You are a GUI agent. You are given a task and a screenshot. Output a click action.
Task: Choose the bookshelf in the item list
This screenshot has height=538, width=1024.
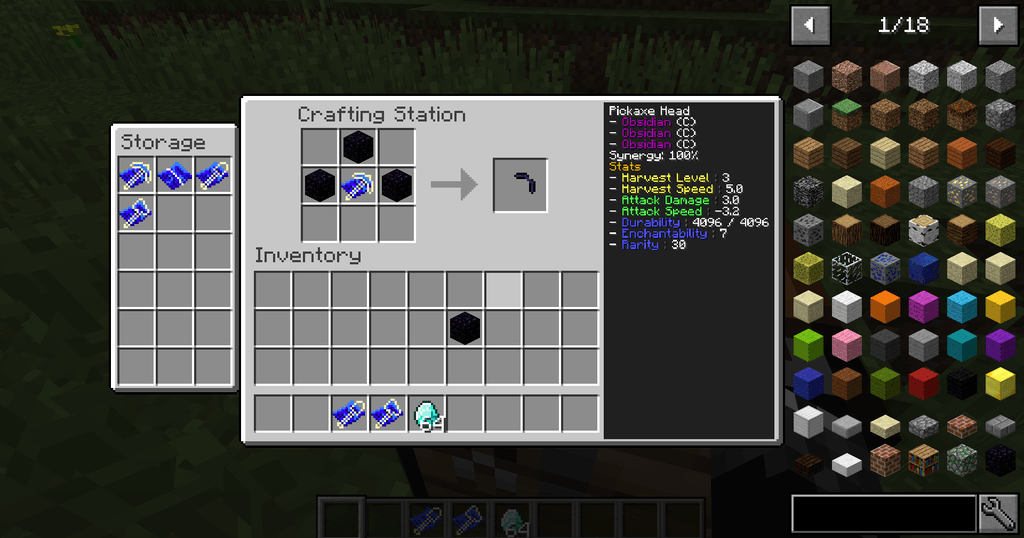(923, 460)
